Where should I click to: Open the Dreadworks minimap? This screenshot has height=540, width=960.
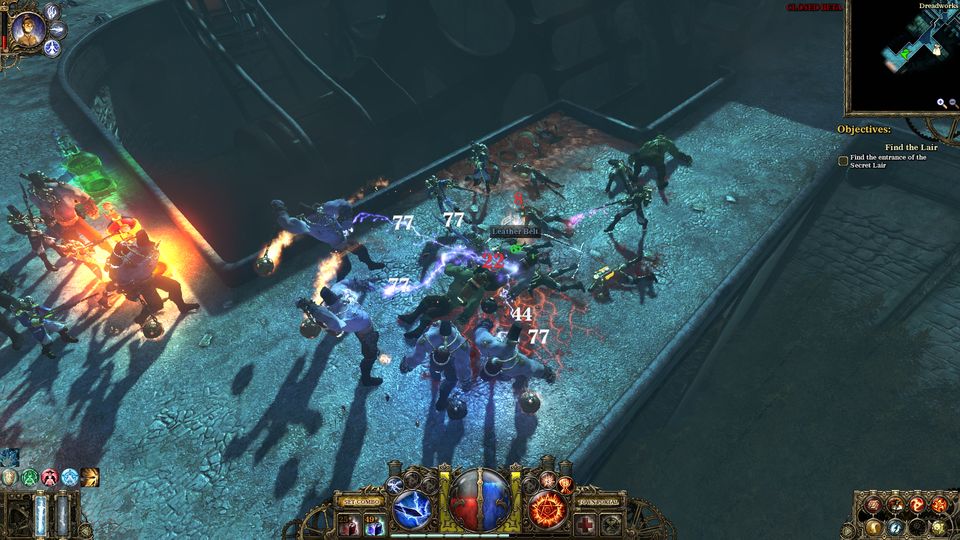click(903, 57)
